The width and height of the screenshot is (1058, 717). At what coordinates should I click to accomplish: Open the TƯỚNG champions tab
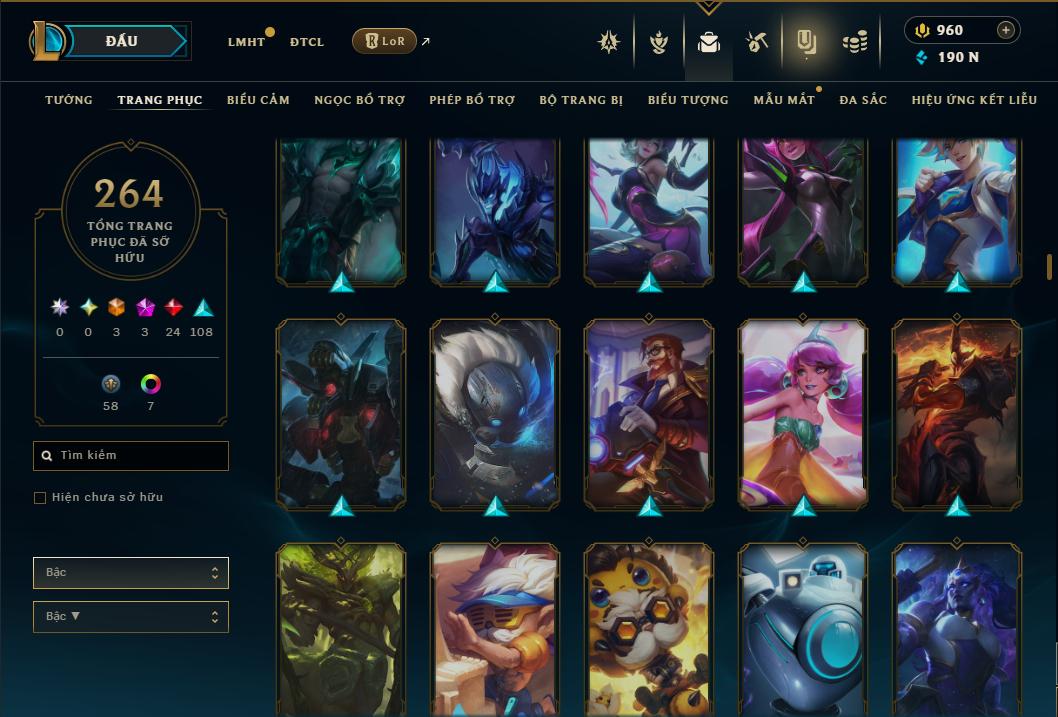point(69,100)
